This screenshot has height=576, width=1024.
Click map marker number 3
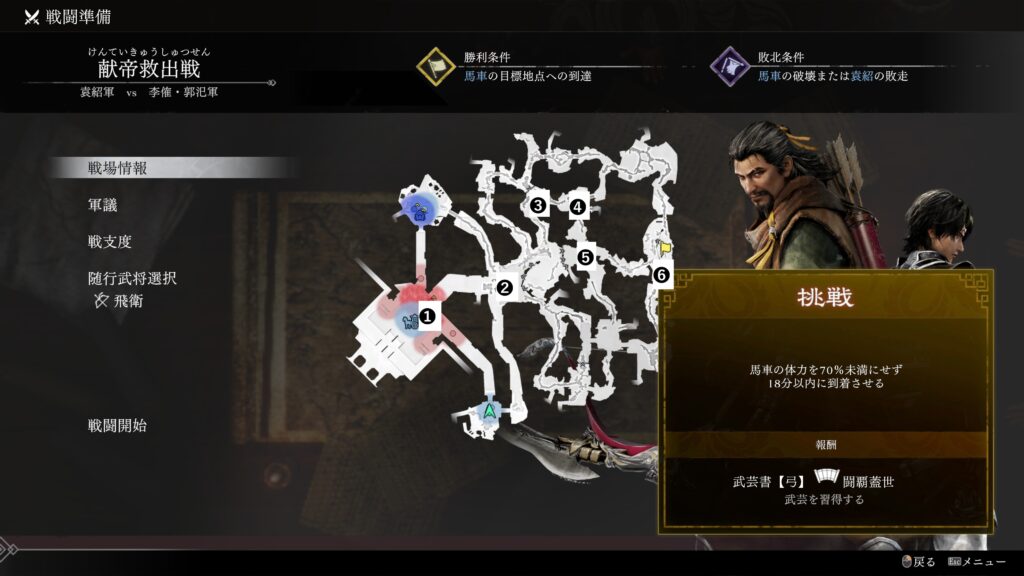pyautogui.click(x=538, y=206)
